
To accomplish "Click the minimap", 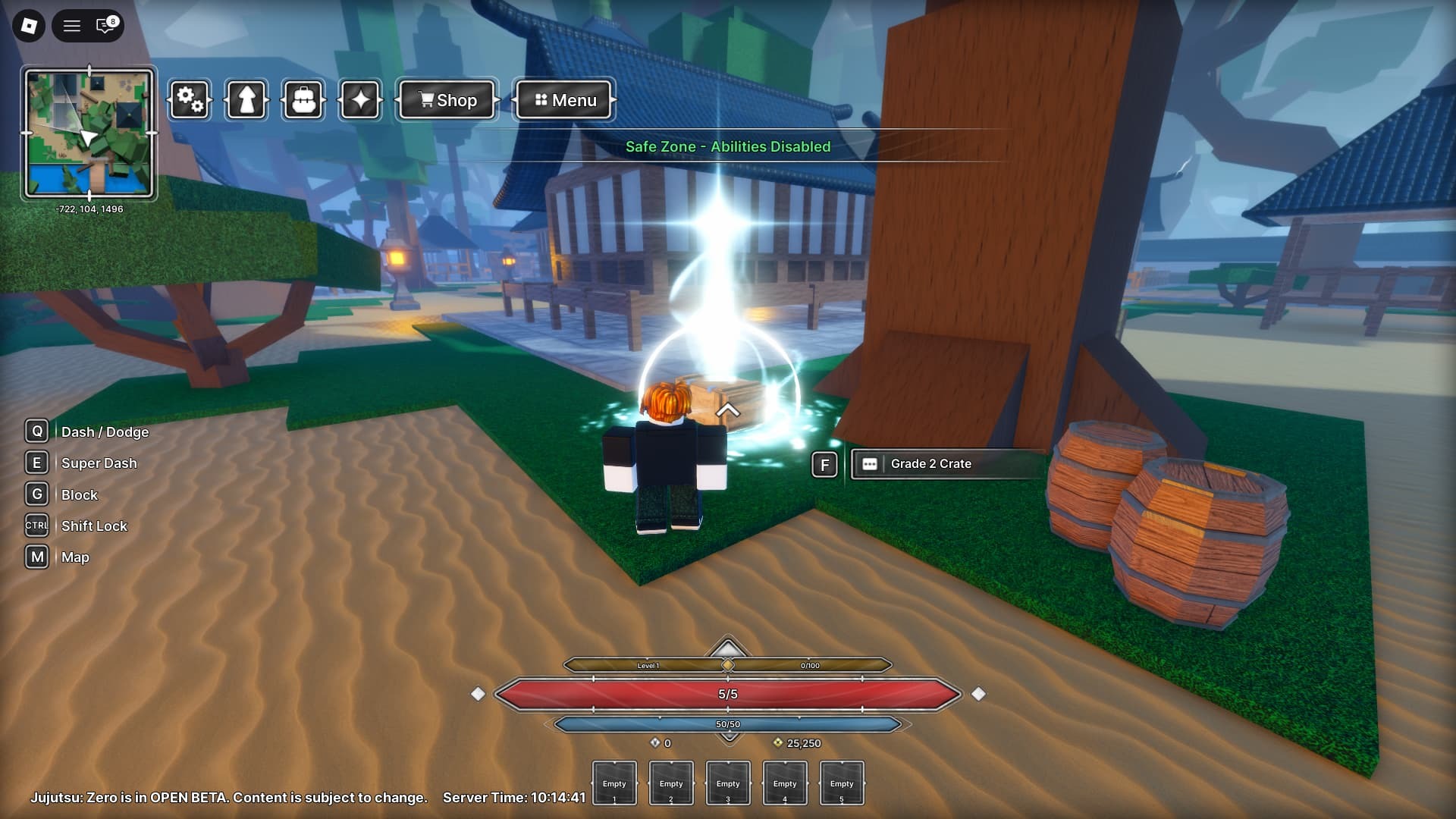I will (x=89, y=133).
